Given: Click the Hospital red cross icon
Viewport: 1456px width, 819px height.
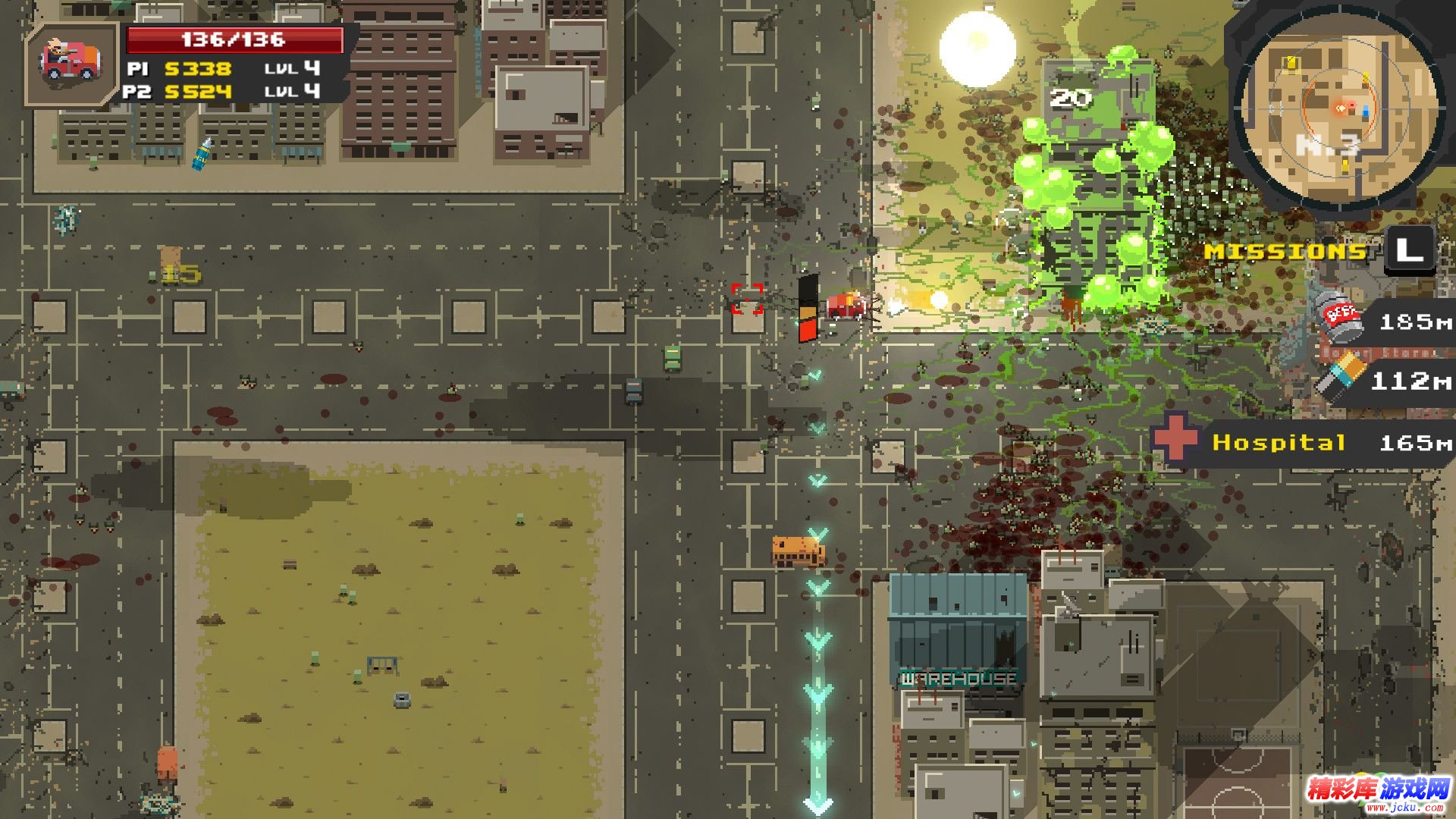Looking at the screenshot, I should click(x=1175, y=438).
